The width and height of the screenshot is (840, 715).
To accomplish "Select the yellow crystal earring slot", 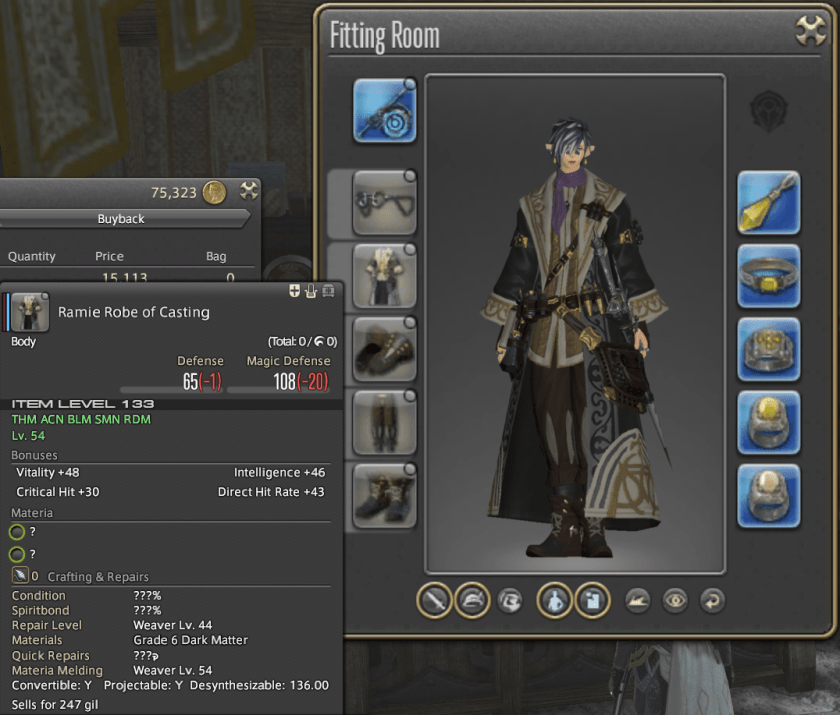I will pyautogui.click(x=769, y=203).
